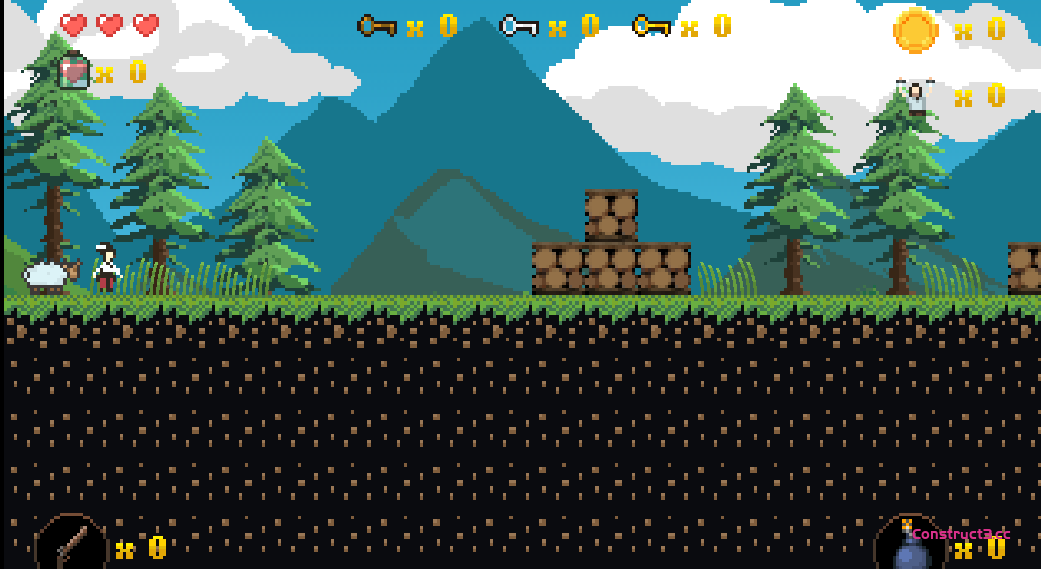Select the gold key icon
The image size is (1041, 569).
point(651,26)
